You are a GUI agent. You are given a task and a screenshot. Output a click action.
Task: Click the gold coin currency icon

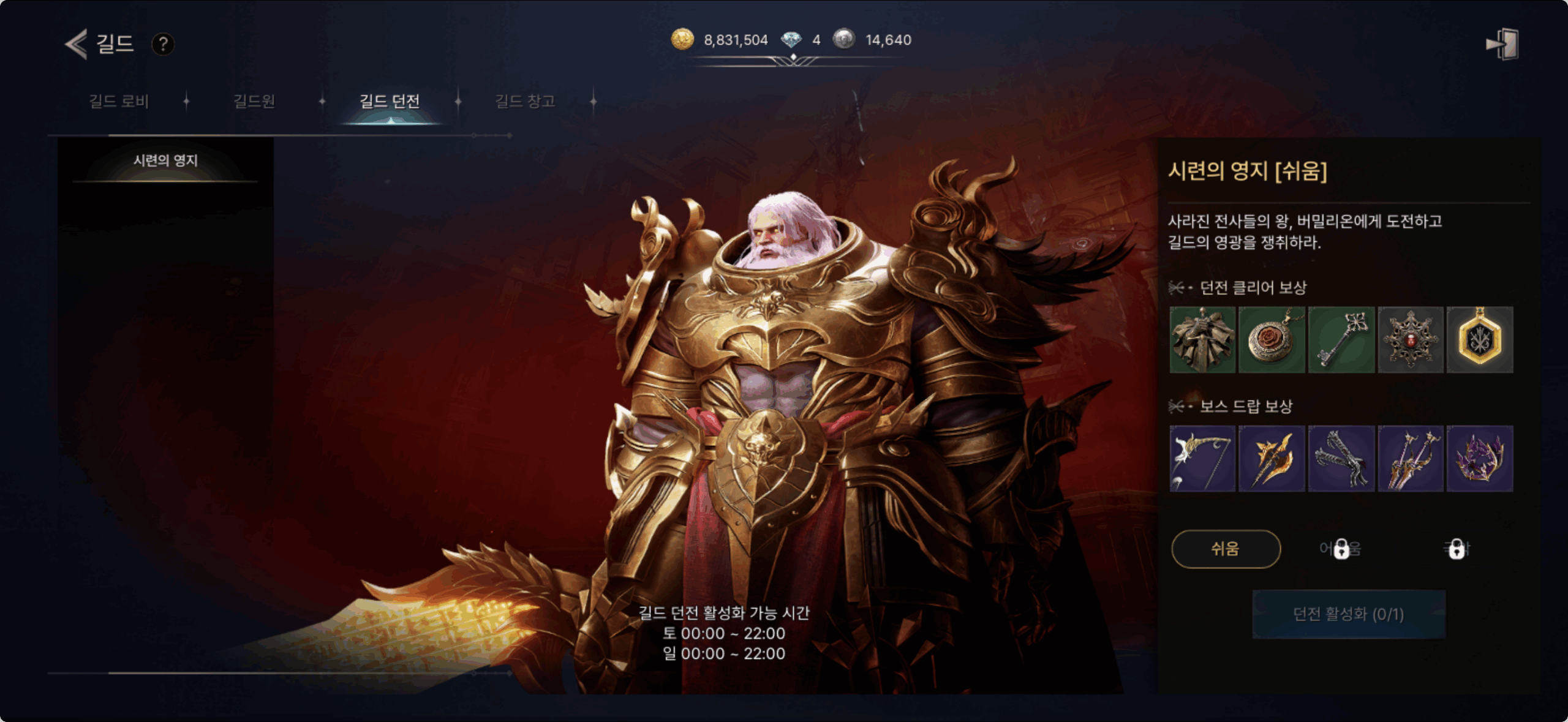coord(682,40)
